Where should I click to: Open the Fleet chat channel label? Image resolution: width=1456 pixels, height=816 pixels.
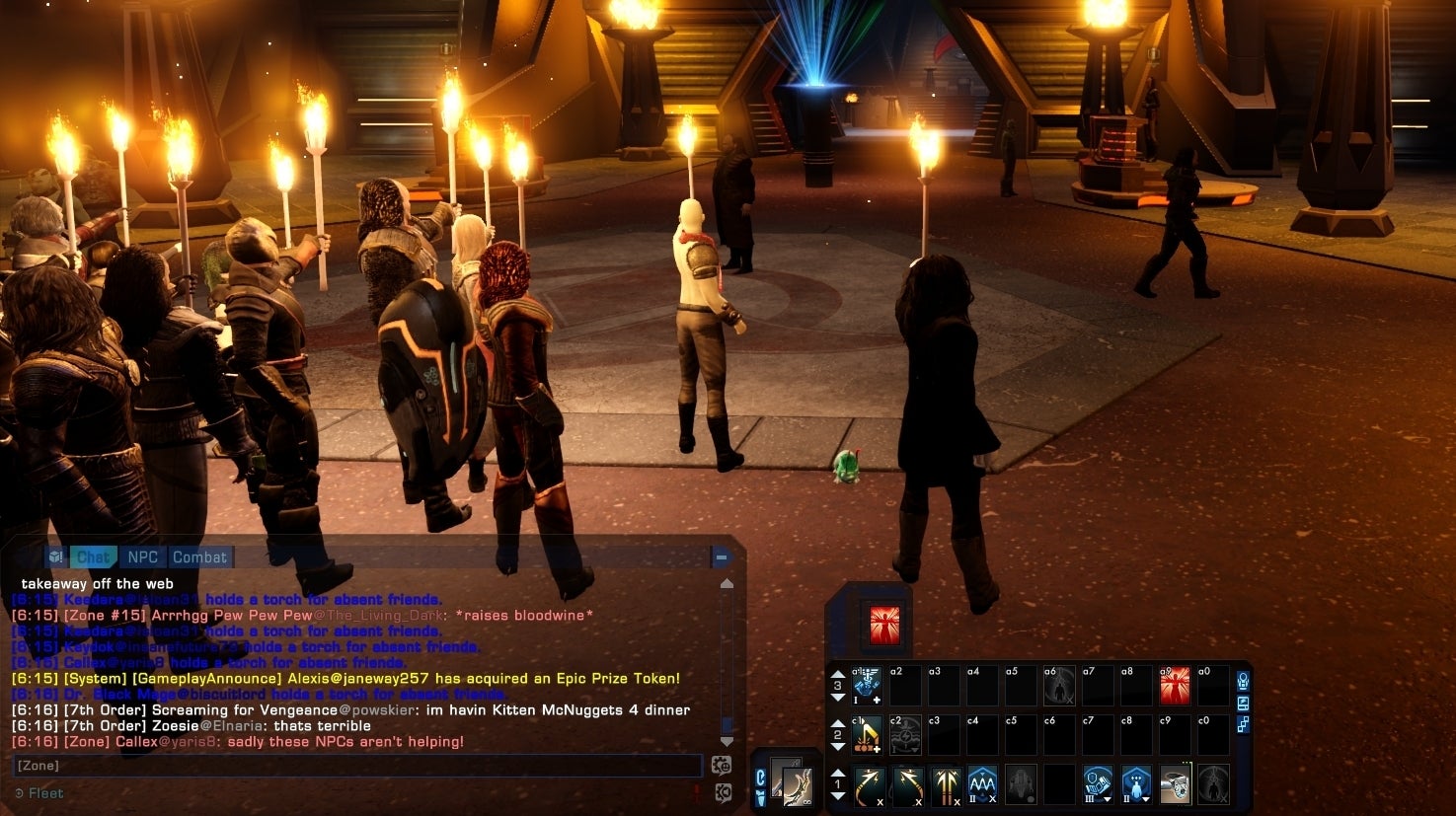click(x=45, y=793)
